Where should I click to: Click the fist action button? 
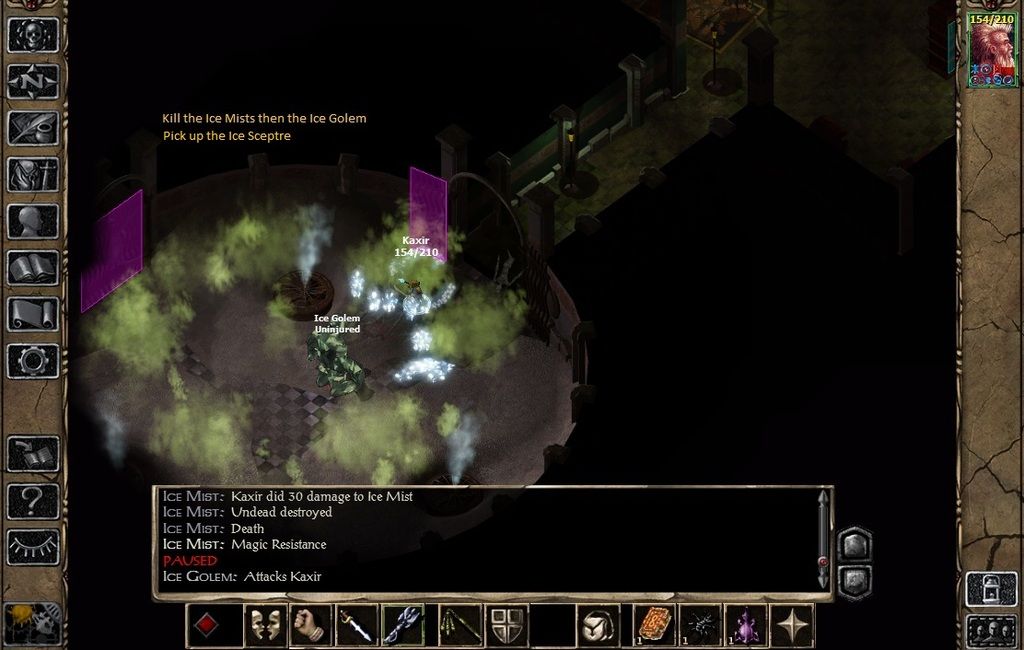(311, 625)
